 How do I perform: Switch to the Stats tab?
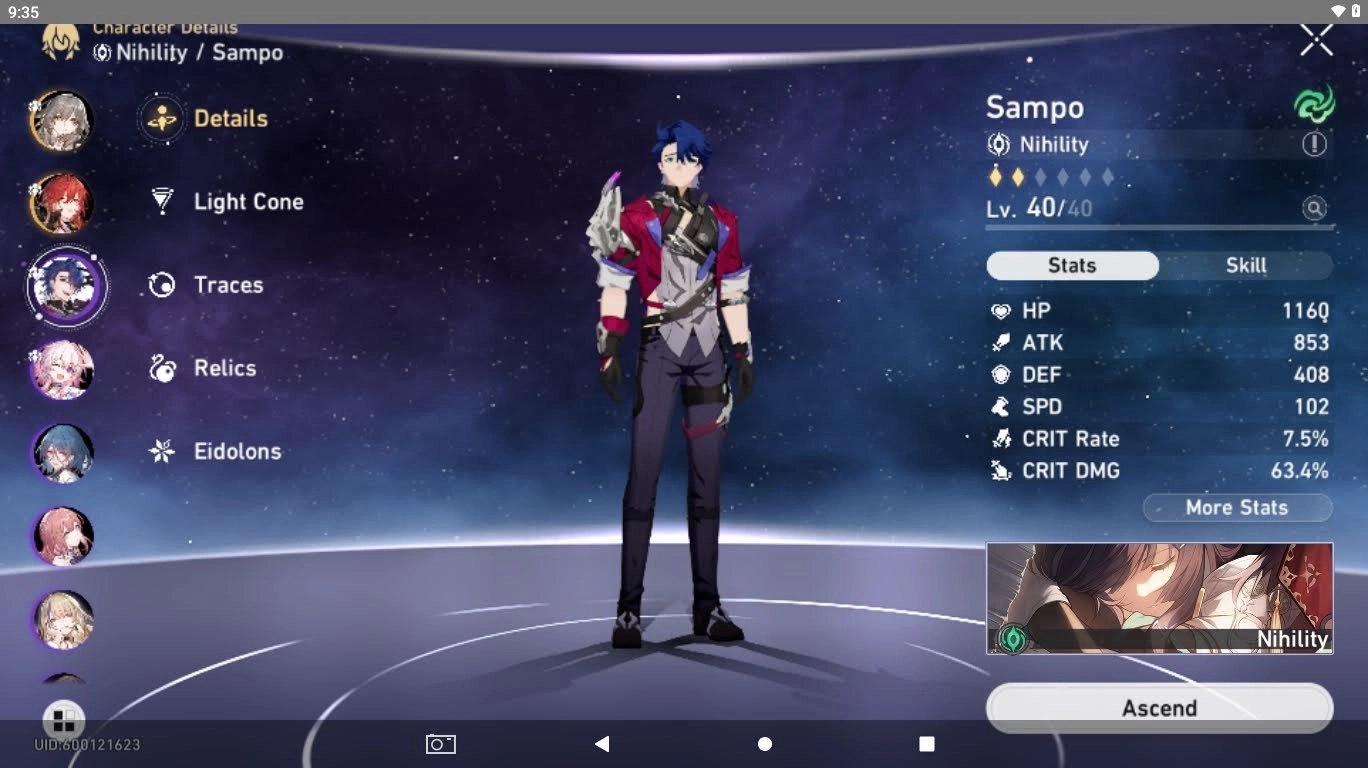1072,265
